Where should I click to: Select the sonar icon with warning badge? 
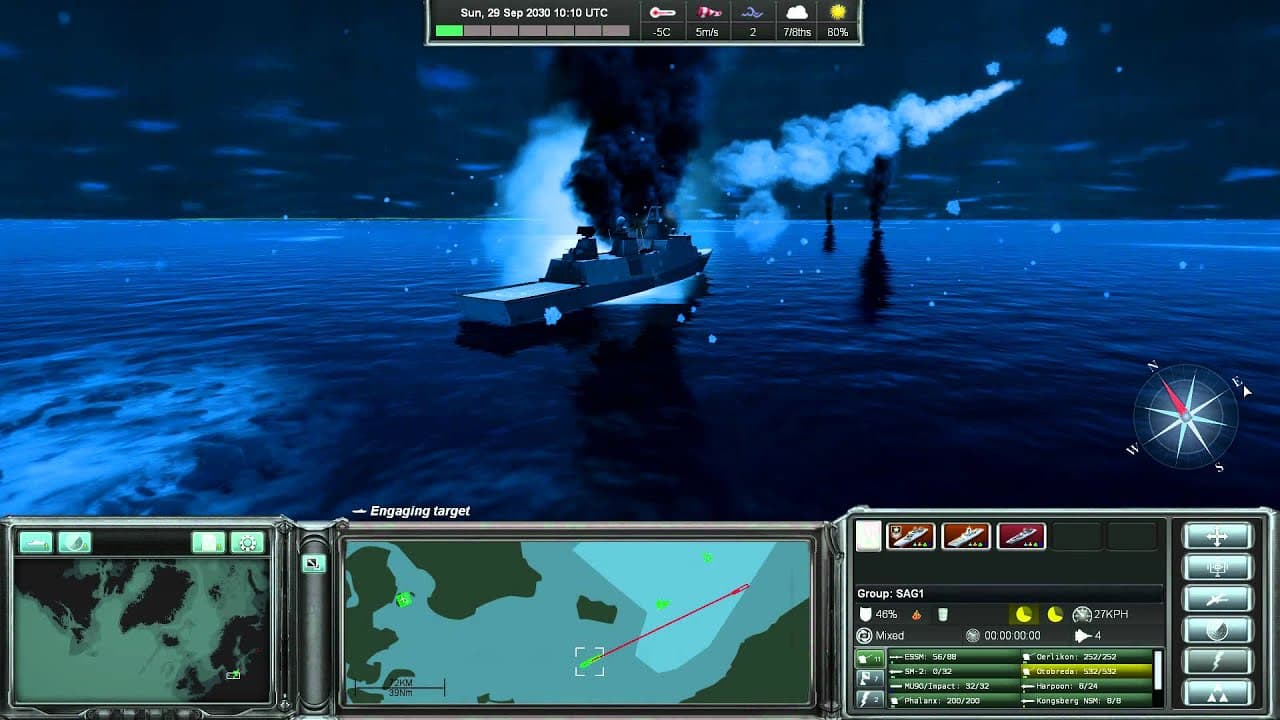click(75, 544)
